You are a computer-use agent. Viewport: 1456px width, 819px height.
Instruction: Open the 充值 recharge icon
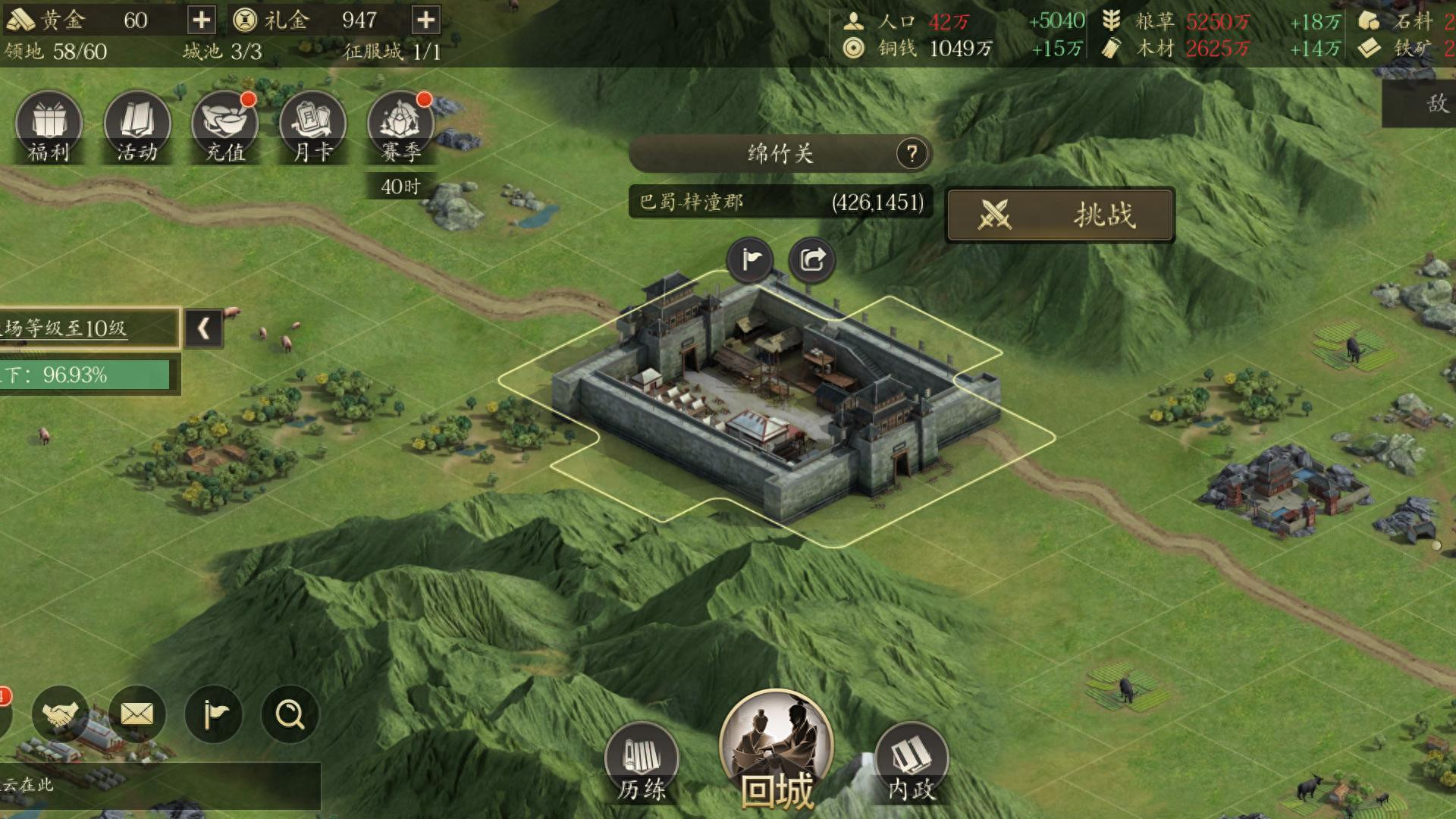pos(225,127)
